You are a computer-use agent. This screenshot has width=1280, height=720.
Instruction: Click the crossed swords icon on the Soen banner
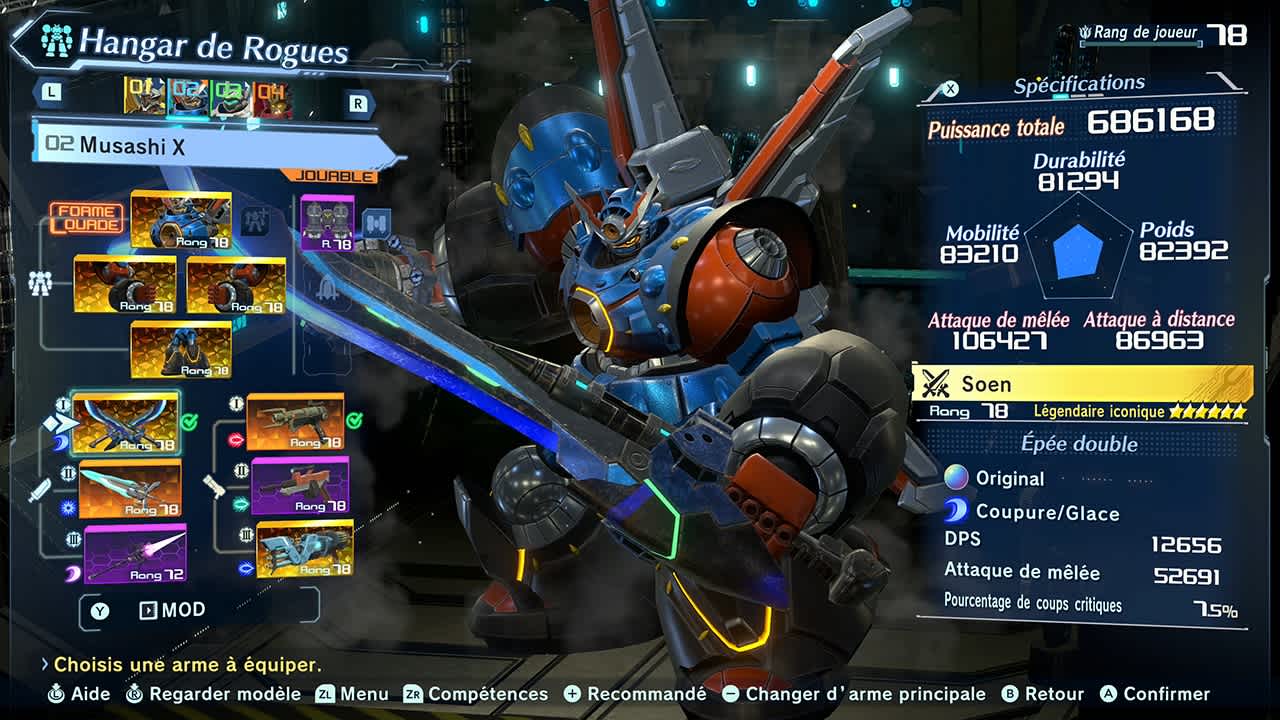pos(938,383)
